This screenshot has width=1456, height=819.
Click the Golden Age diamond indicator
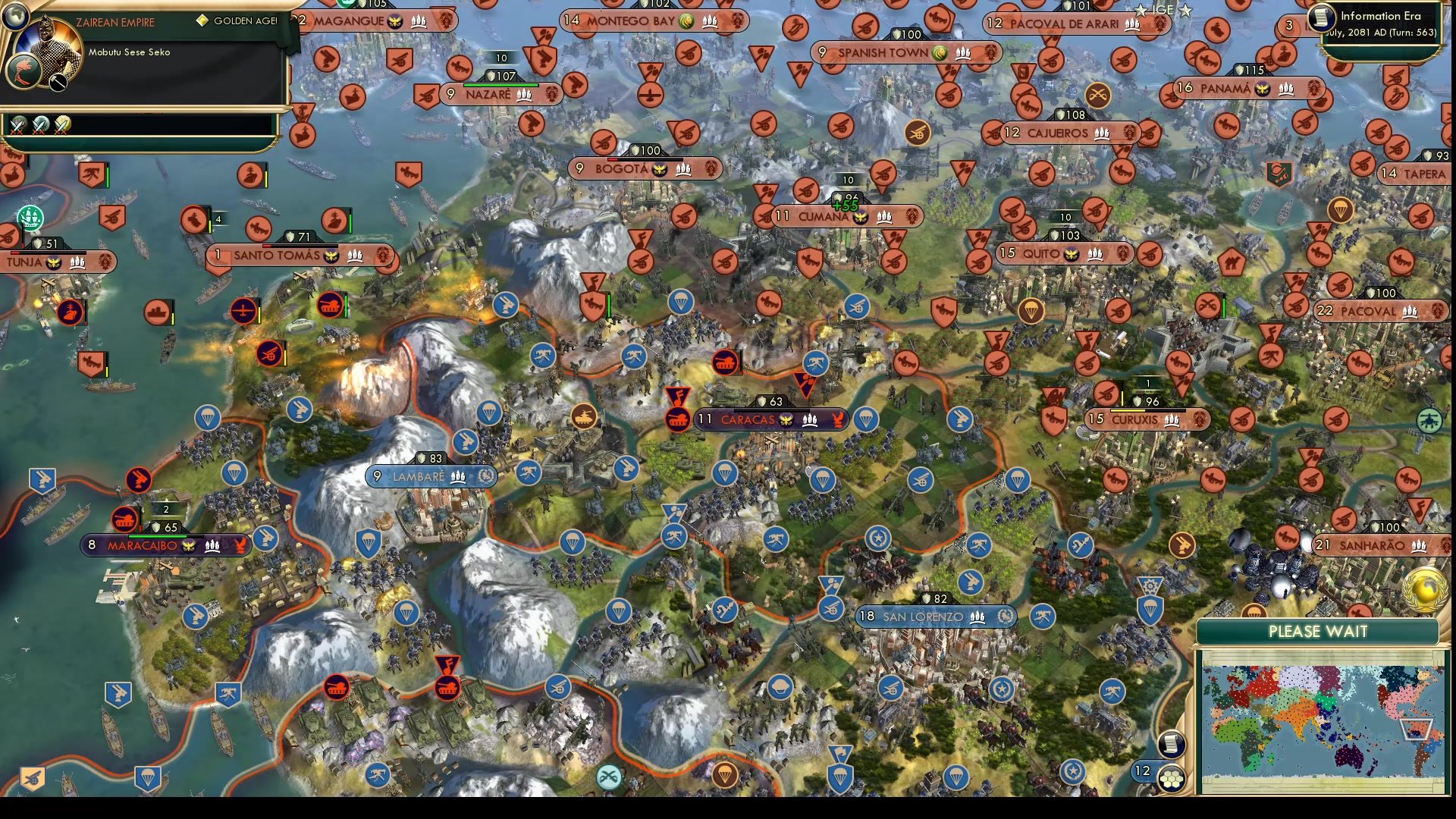click(202, 20)
